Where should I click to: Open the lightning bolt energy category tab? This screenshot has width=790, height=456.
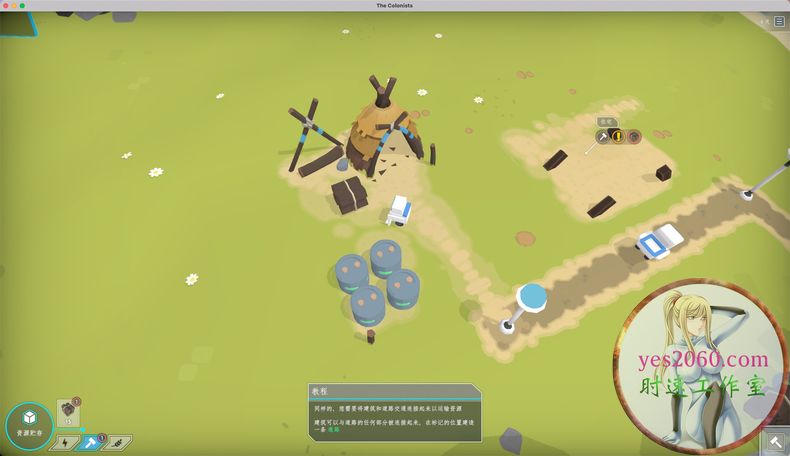[64, 442]
